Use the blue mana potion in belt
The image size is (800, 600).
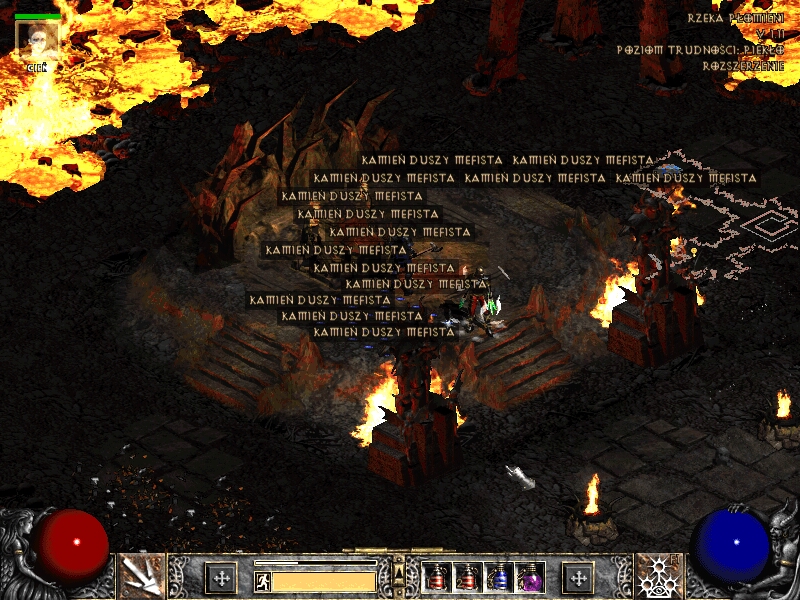pyautogui.click(x=499, y=578)
